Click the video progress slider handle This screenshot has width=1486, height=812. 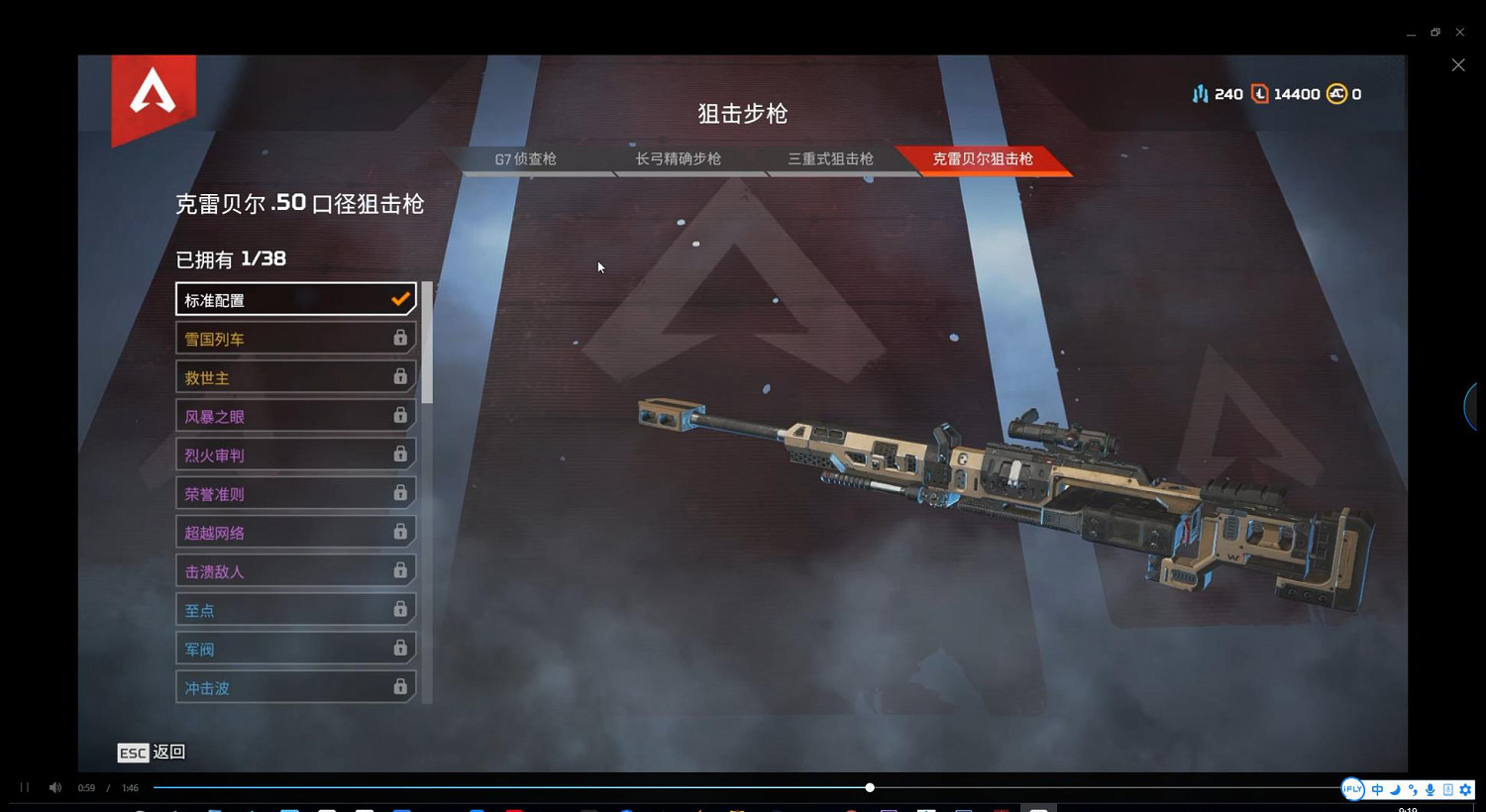tap(869, 787)
